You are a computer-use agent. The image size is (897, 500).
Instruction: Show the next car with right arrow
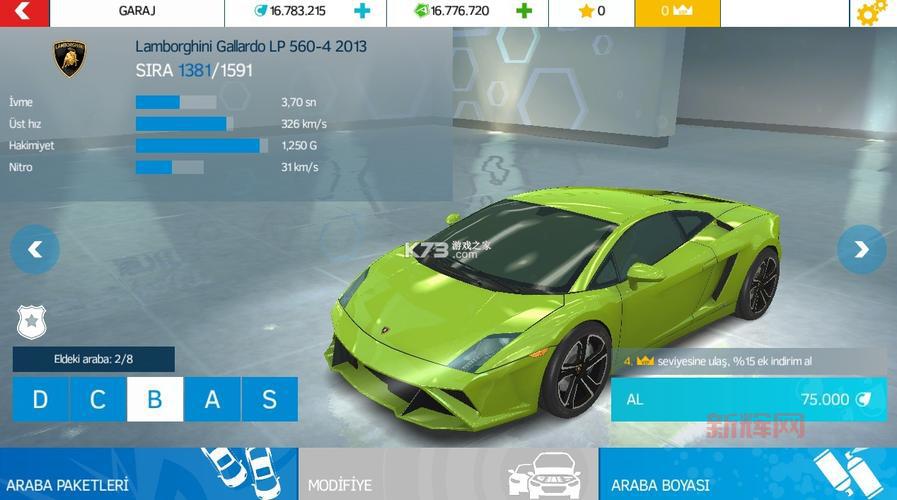(x=861, y=249)
